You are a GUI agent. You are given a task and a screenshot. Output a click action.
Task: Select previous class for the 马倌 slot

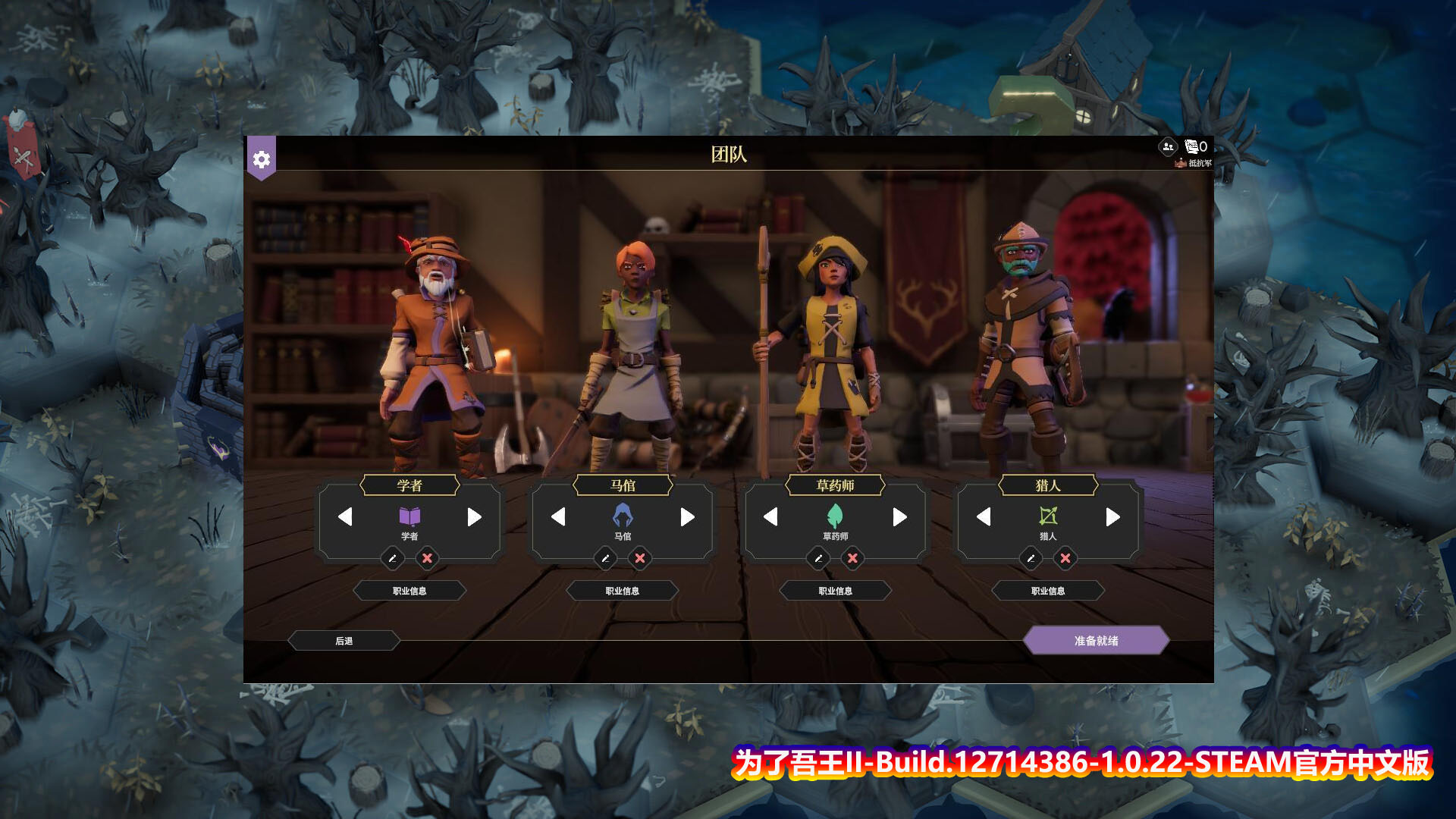pyautogui.click(x=558, y=517)
